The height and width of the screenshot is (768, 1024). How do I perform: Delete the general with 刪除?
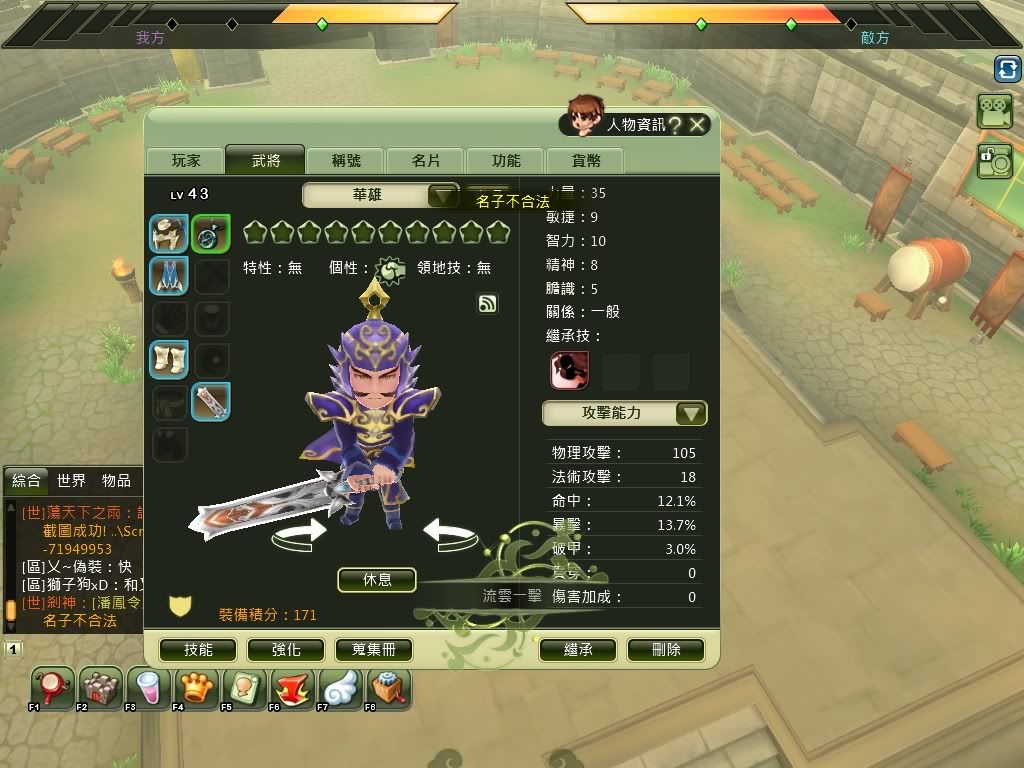point(666,649)
